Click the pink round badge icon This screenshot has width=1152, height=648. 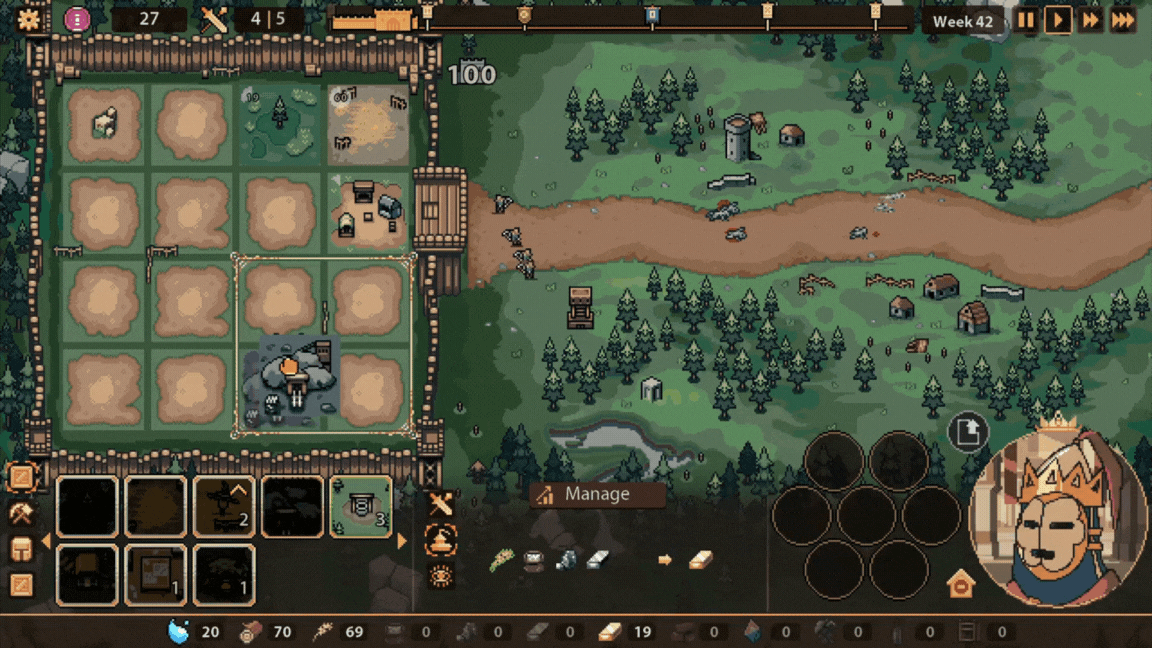[x=77, y=19]
